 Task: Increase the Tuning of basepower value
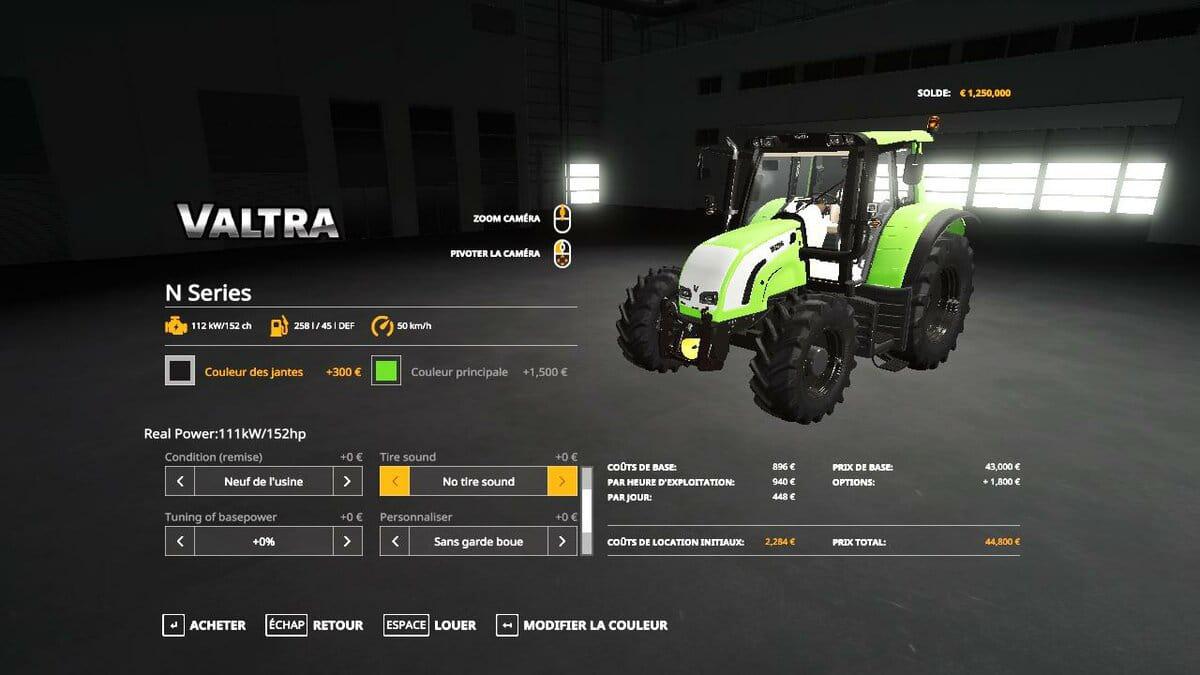[347, 541]
